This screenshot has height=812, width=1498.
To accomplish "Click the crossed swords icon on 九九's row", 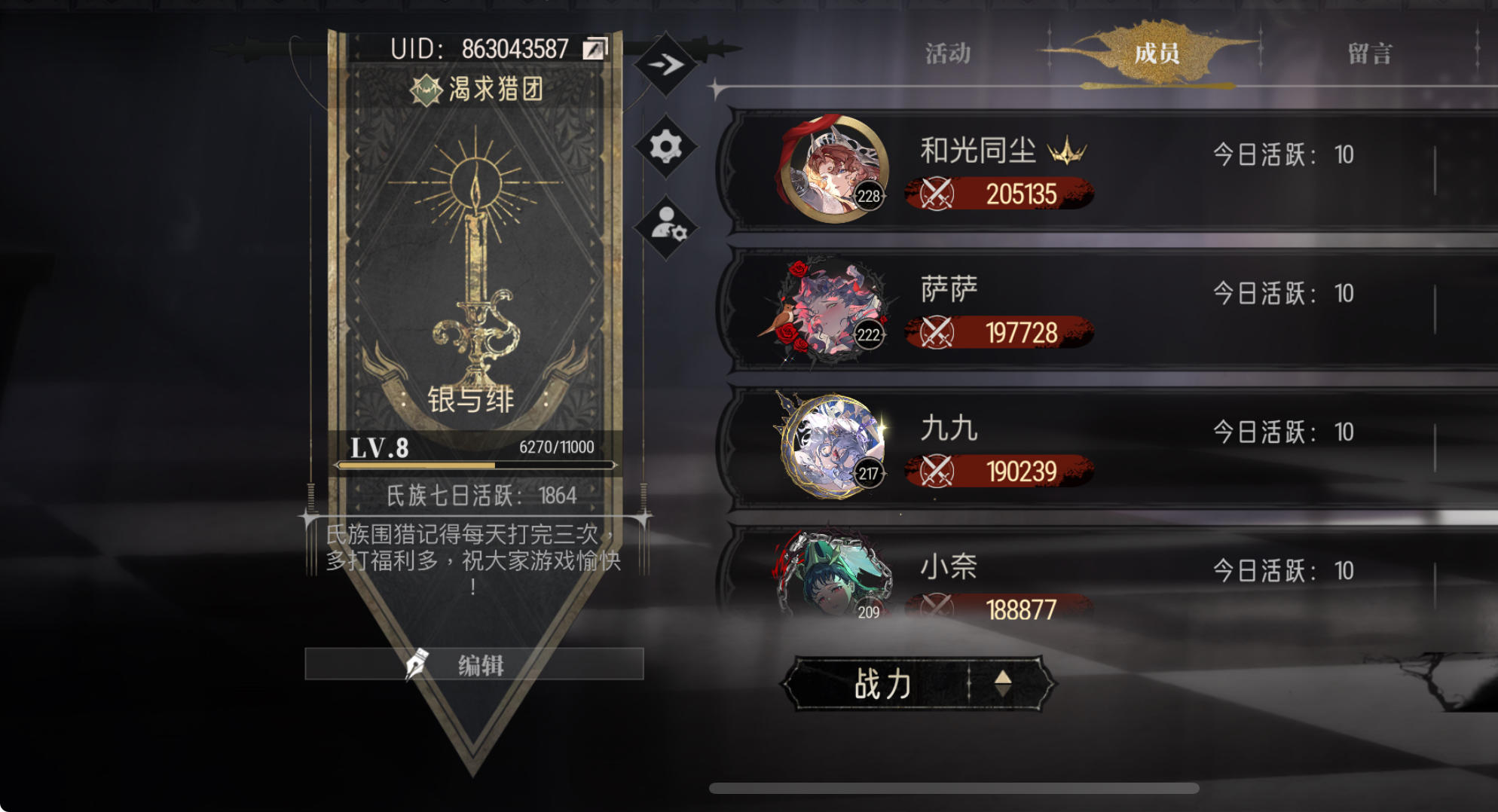I will (x=937, y=471).
